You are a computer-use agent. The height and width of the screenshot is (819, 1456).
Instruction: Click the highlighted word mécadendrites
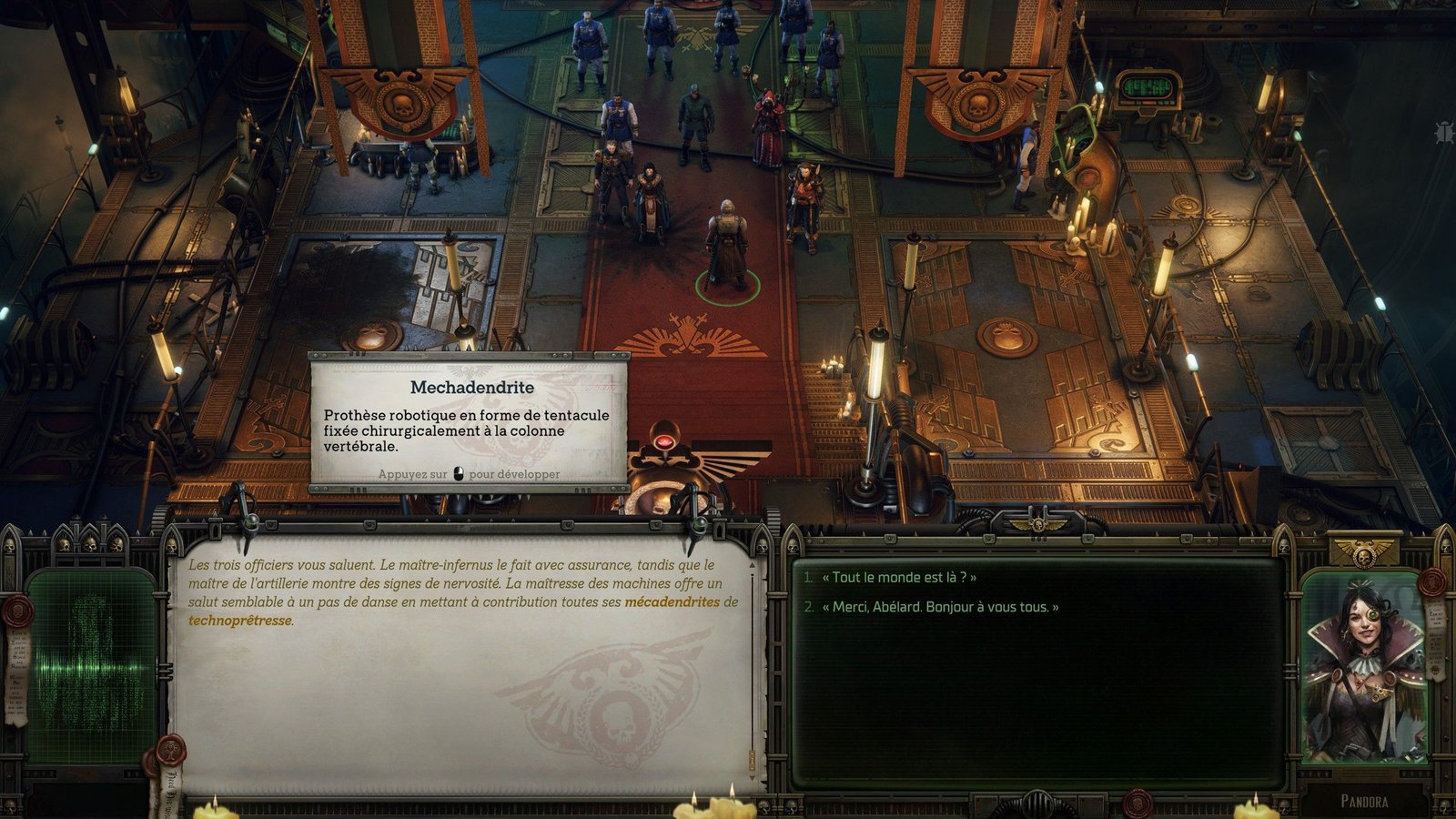click(672, 602)
